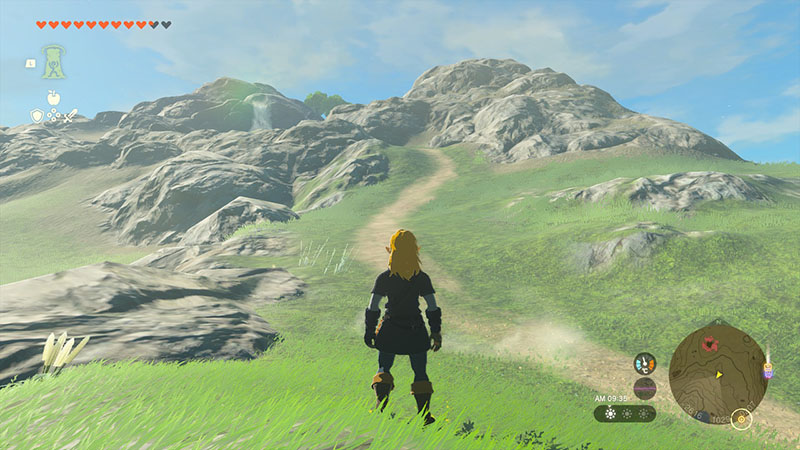Select the shield quick-equip icon

tap(37, 116)
